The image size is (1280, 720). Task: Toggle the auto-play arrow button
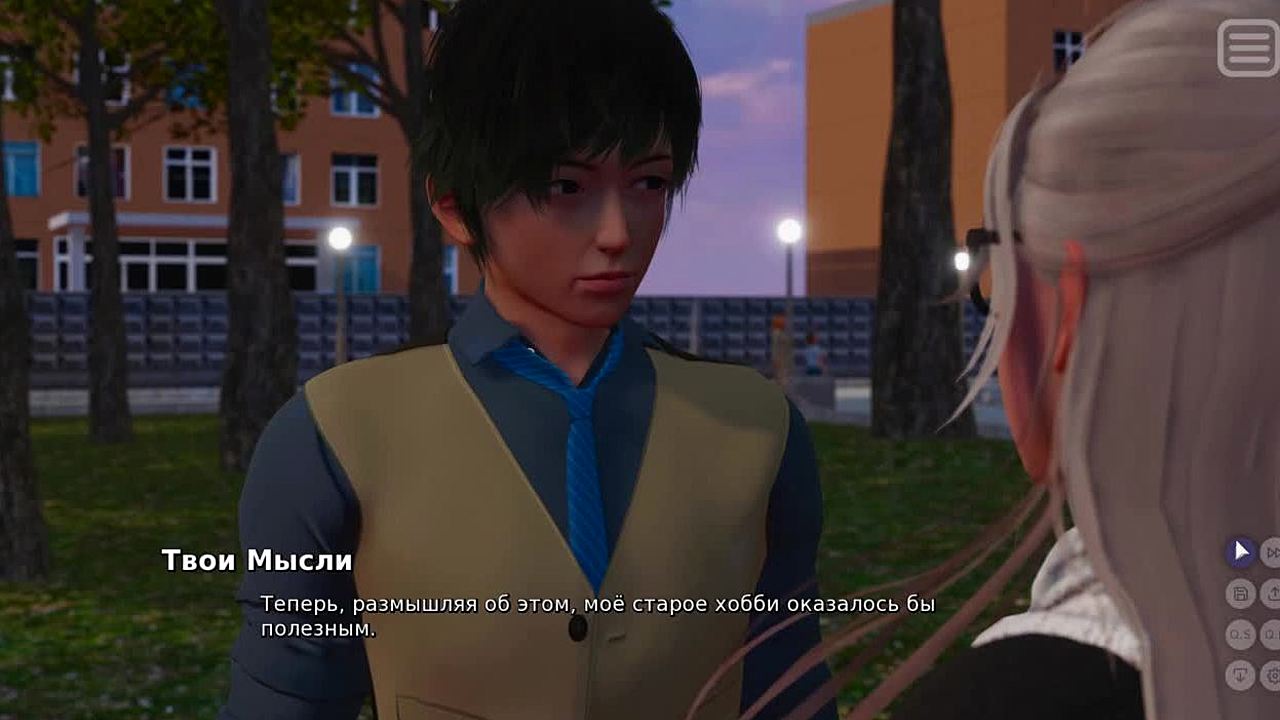coord(1241,552)
